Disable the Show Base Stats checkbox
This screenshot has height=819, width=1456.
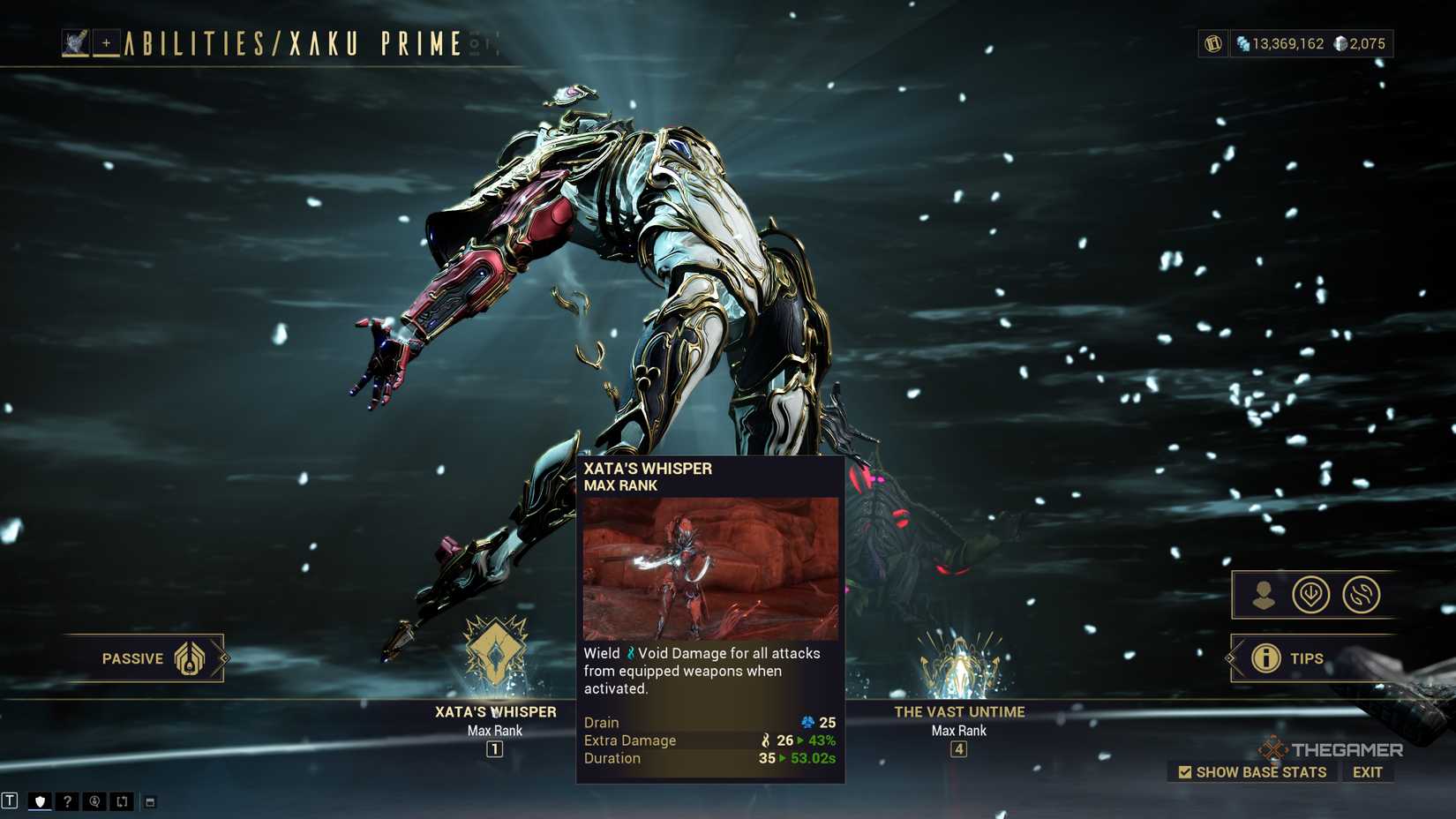tap(1187, 772)
